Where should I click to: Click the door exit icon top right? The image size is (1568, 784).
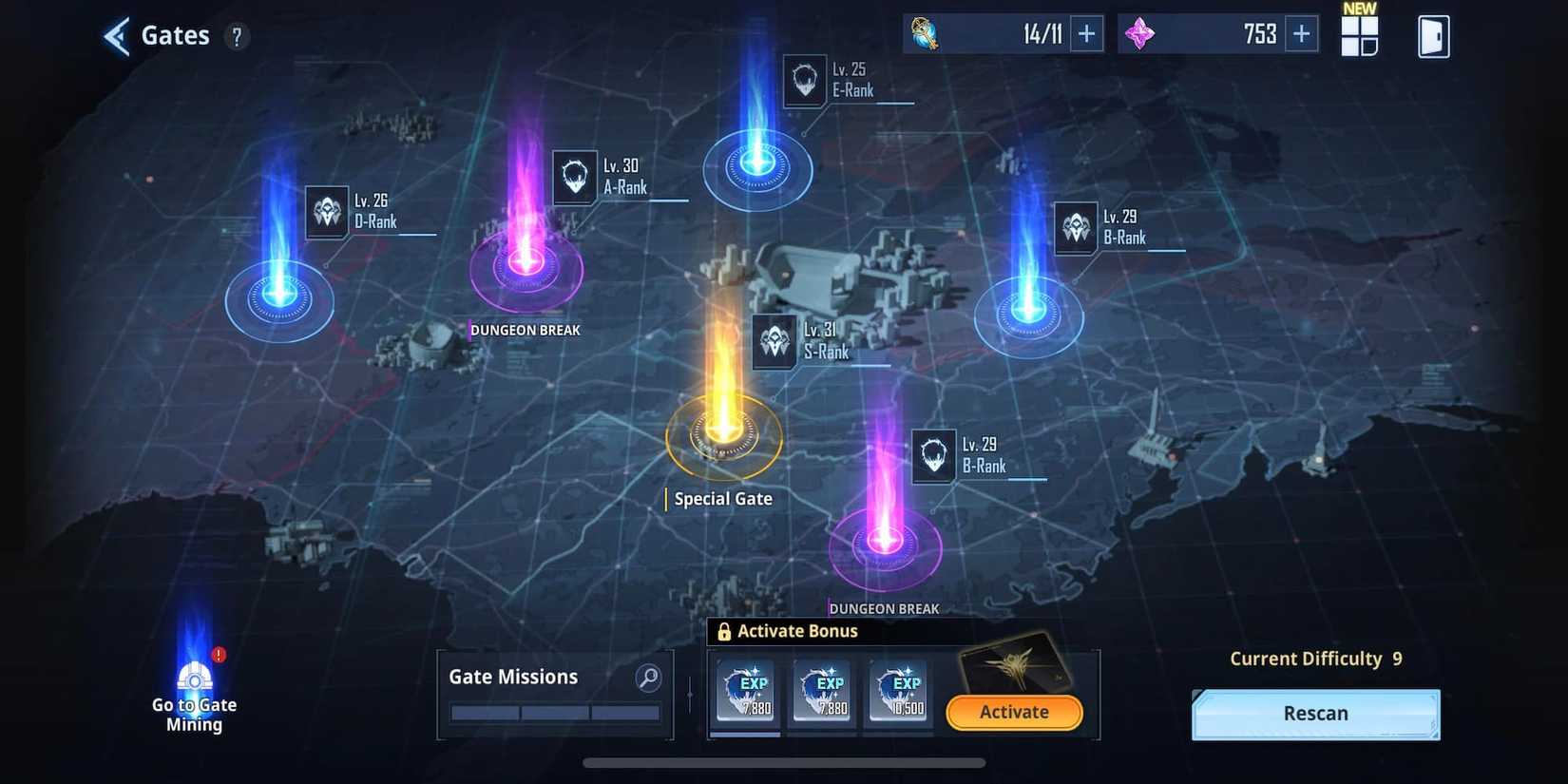[1433, 34]
